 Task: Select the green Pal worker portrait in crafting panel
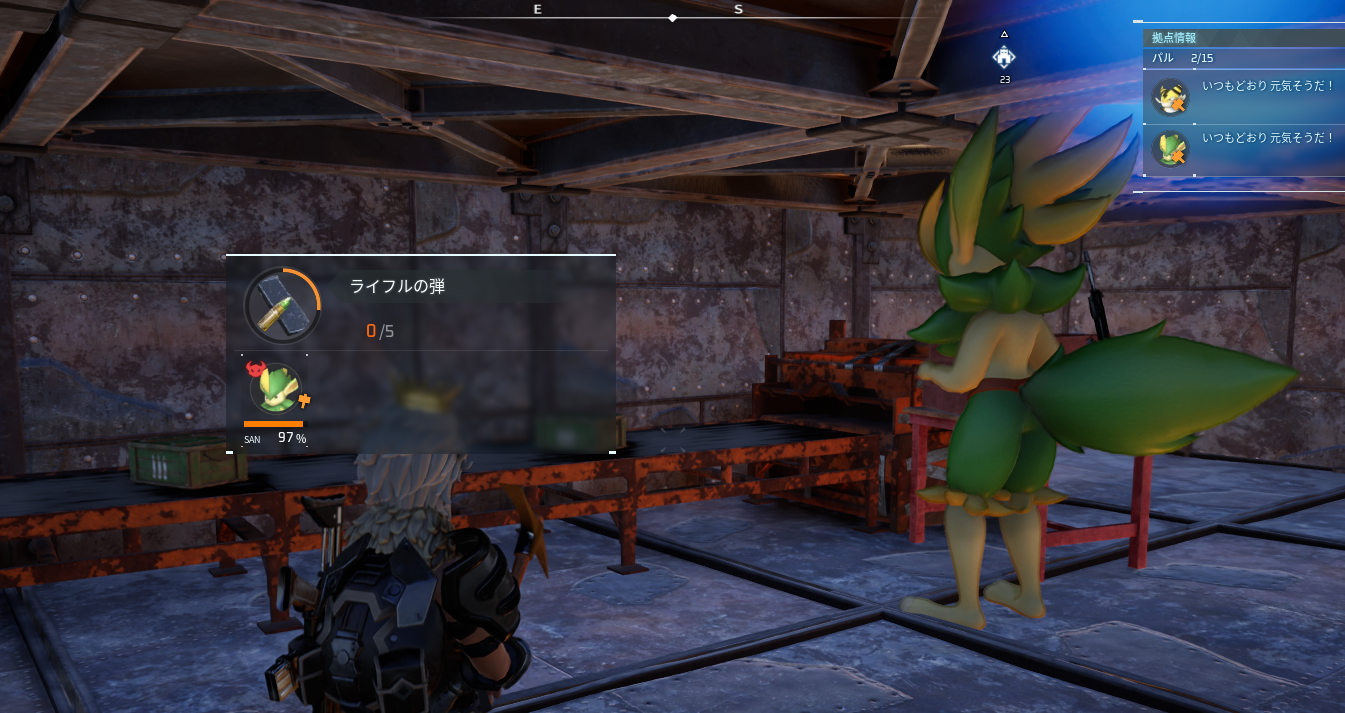pos(273,389)
